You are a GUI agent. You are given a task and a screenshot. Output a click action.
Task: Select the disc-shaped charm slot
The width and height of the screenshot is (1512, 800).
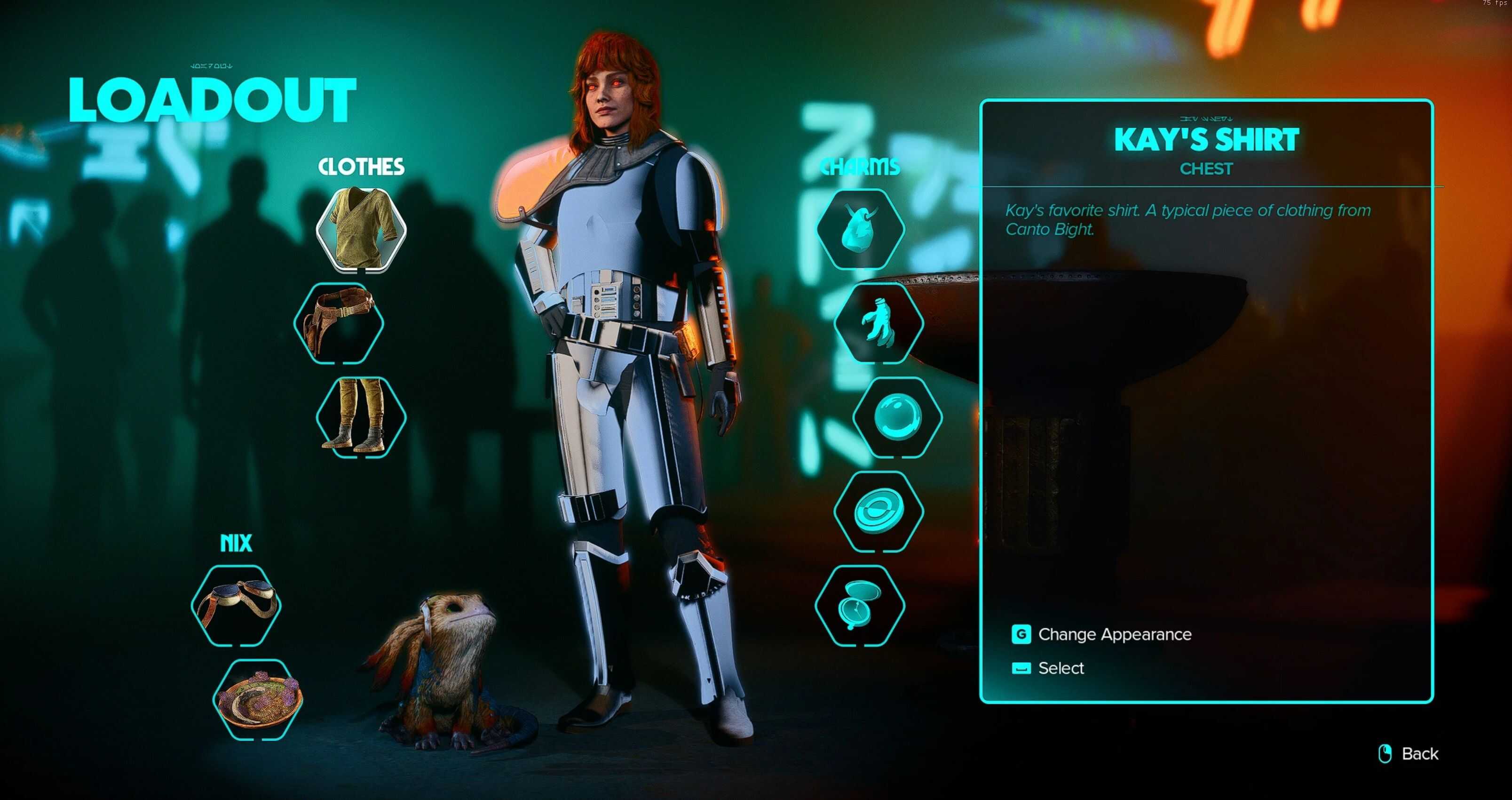879,511
